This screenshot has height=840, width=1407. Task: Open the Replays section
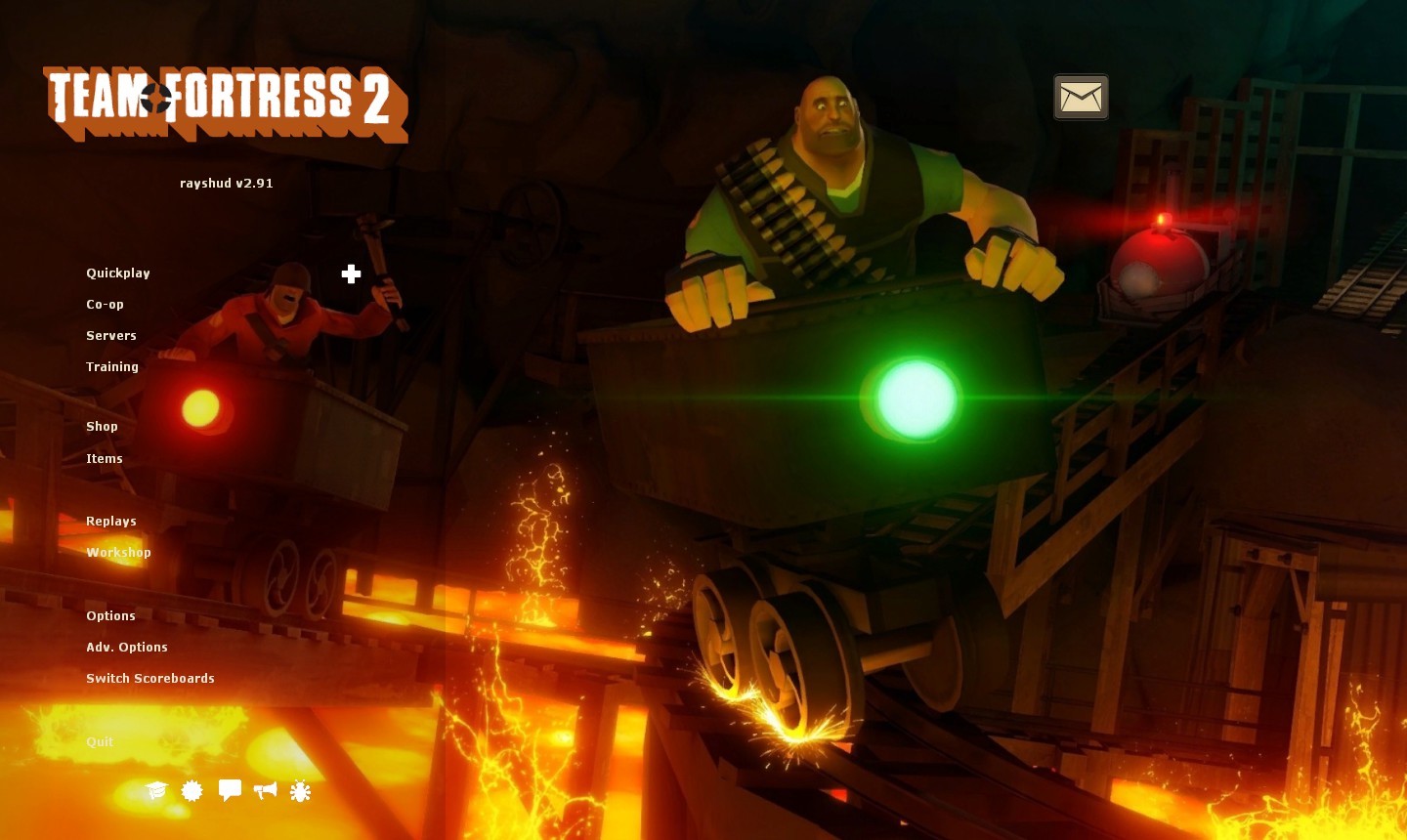pos(110,522)
